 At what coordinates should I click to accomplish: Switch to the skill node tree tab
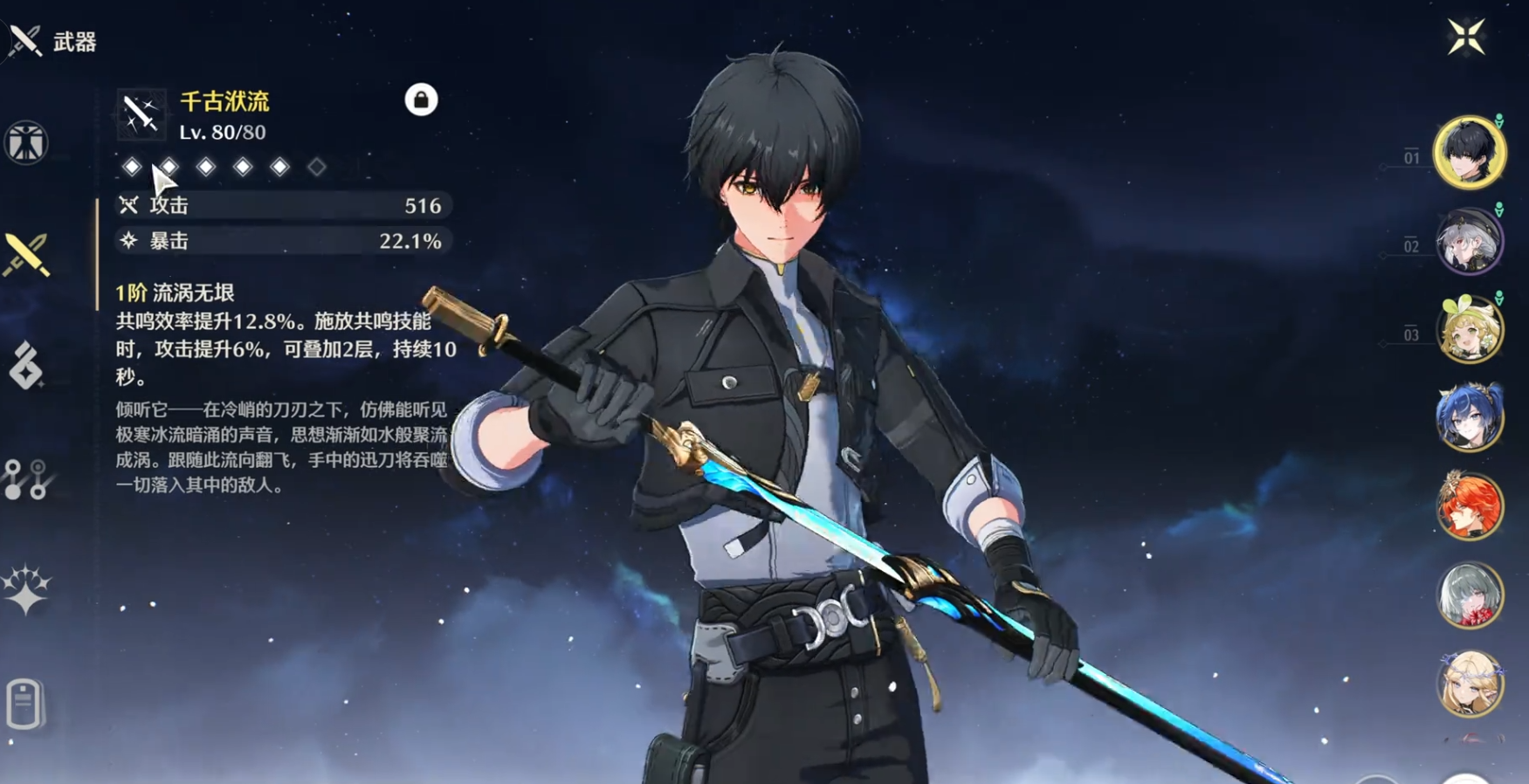[x=26, y=479]
